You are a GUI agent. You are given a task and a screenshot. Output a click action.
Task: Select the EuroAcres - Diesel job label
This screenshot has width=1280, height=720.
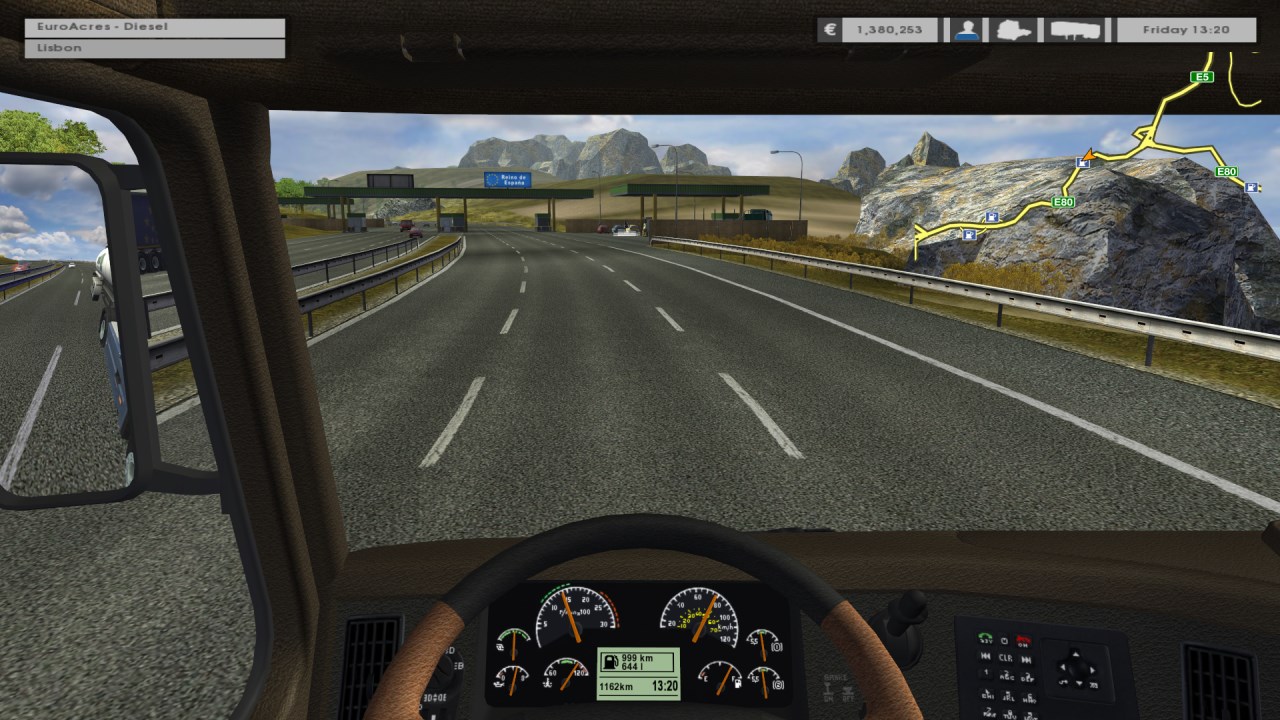pos(155,27)
